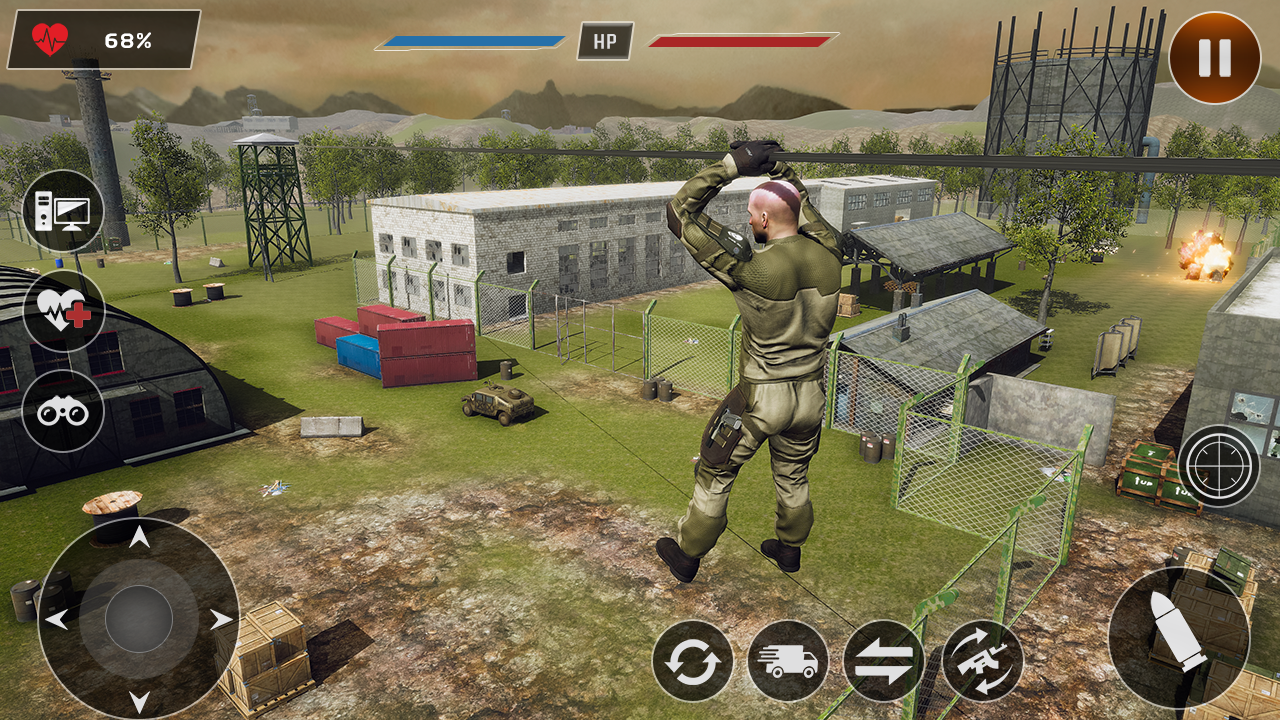This screenshot has width=1280, height=720.
Task: Switch weapon with the rifle swap icon
Action: 982,661
